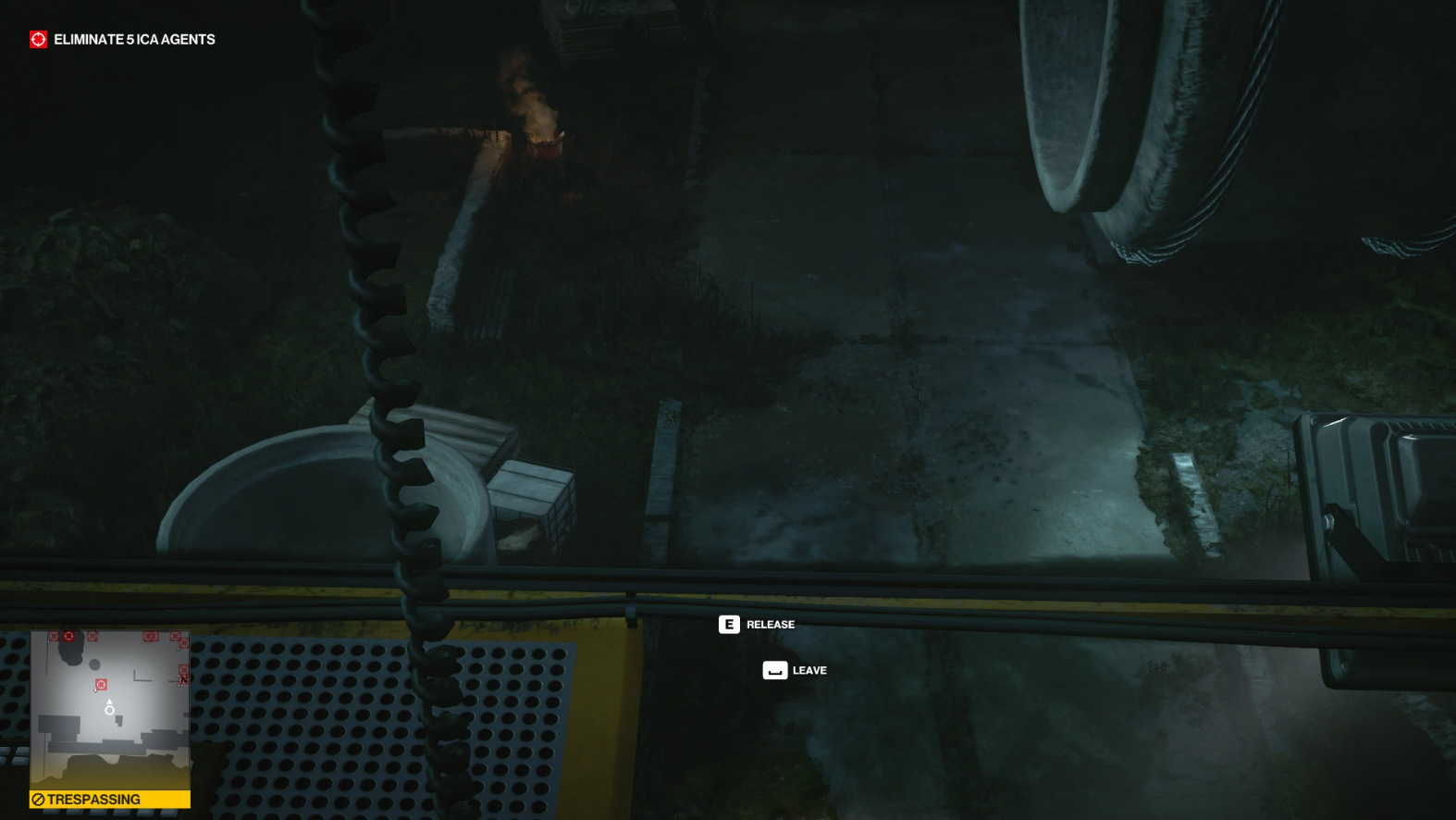Click the target icon at the minimap's top middle
Image resolution: width=1456 pixels, height=820 pixels.
click(92, 636)
